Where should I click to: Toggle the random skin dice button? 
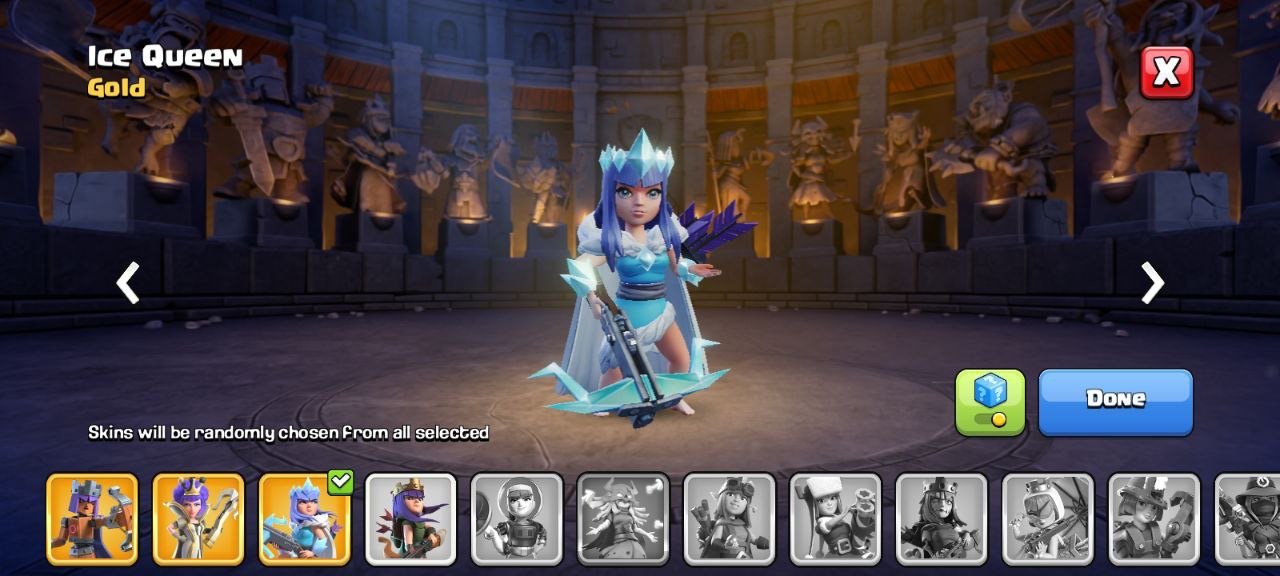990,401
